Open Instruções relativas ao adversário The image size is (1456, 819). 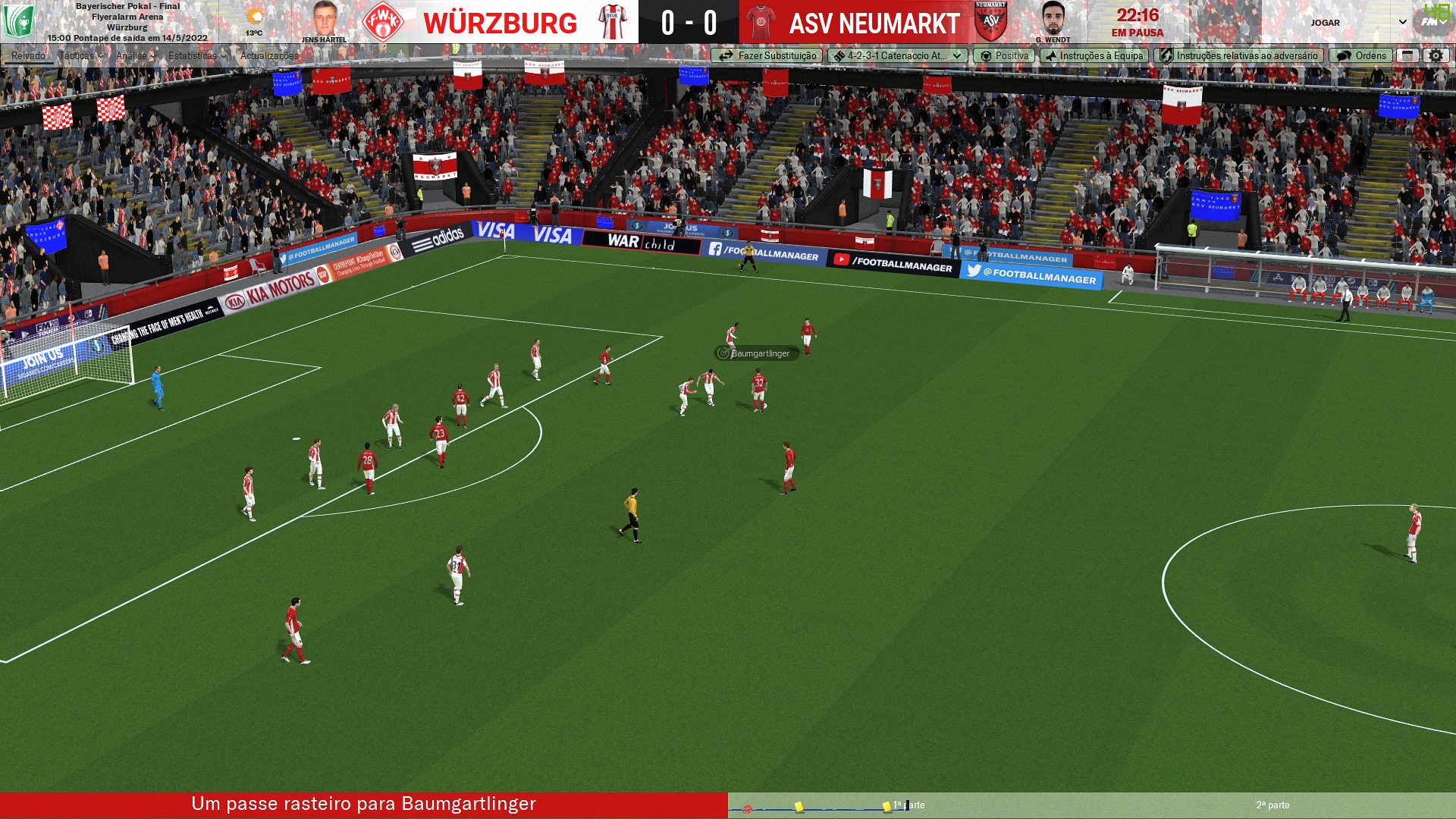(1238, 55)
